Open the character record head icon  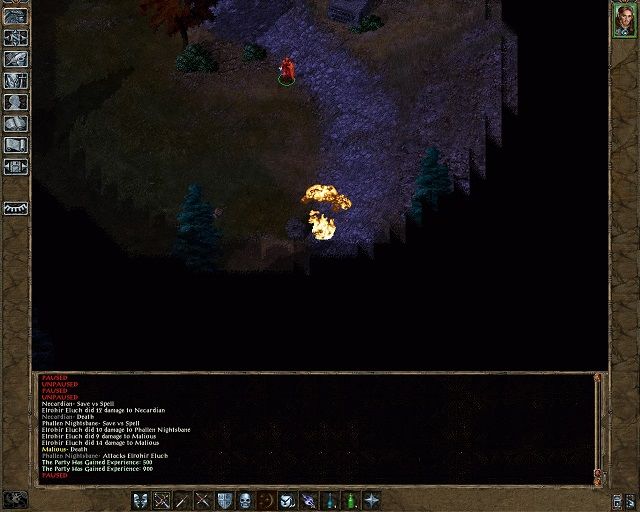(x=16, y=102)
